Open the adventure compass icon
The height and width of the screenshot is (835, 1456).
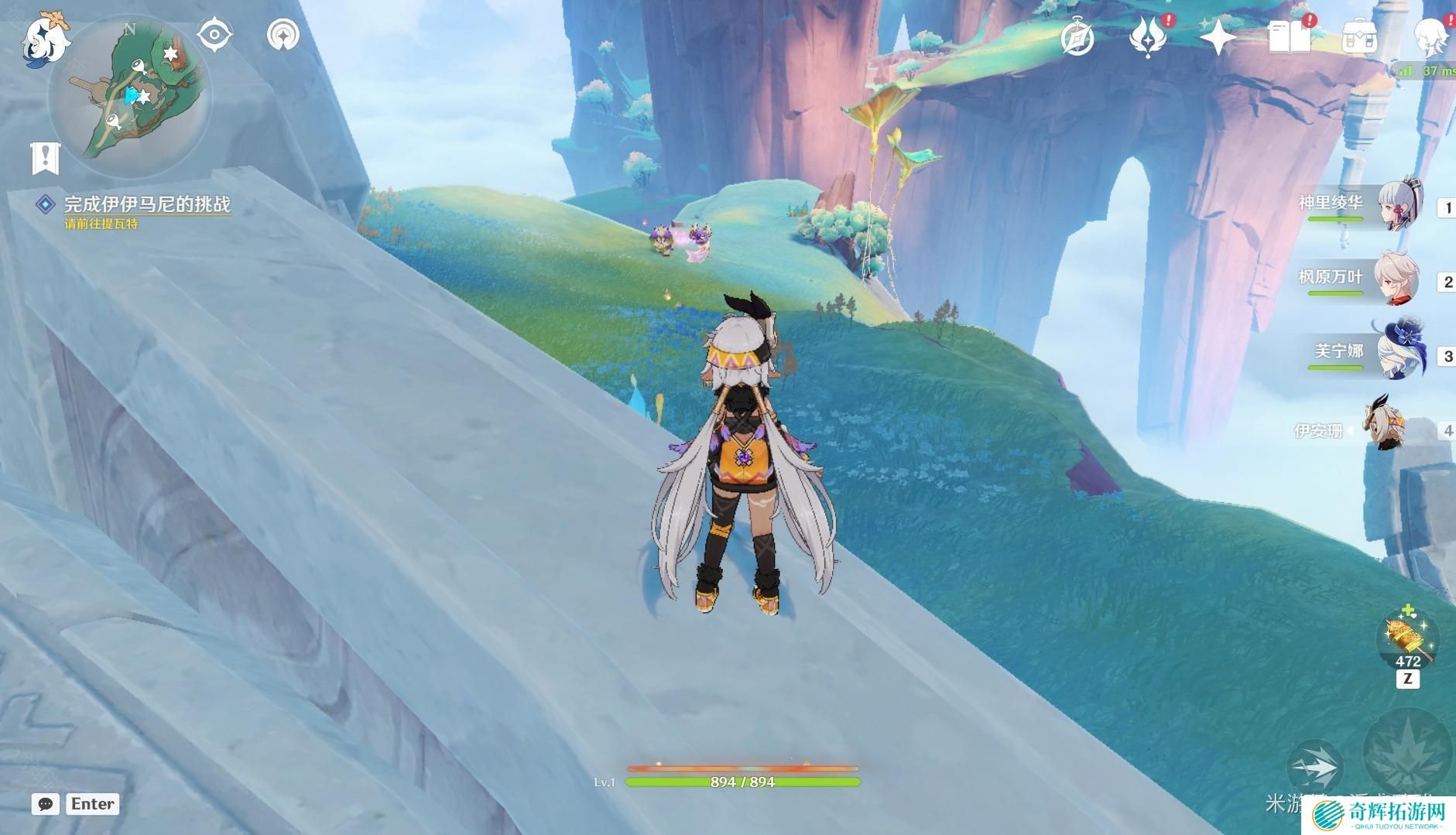[1077, 37]
